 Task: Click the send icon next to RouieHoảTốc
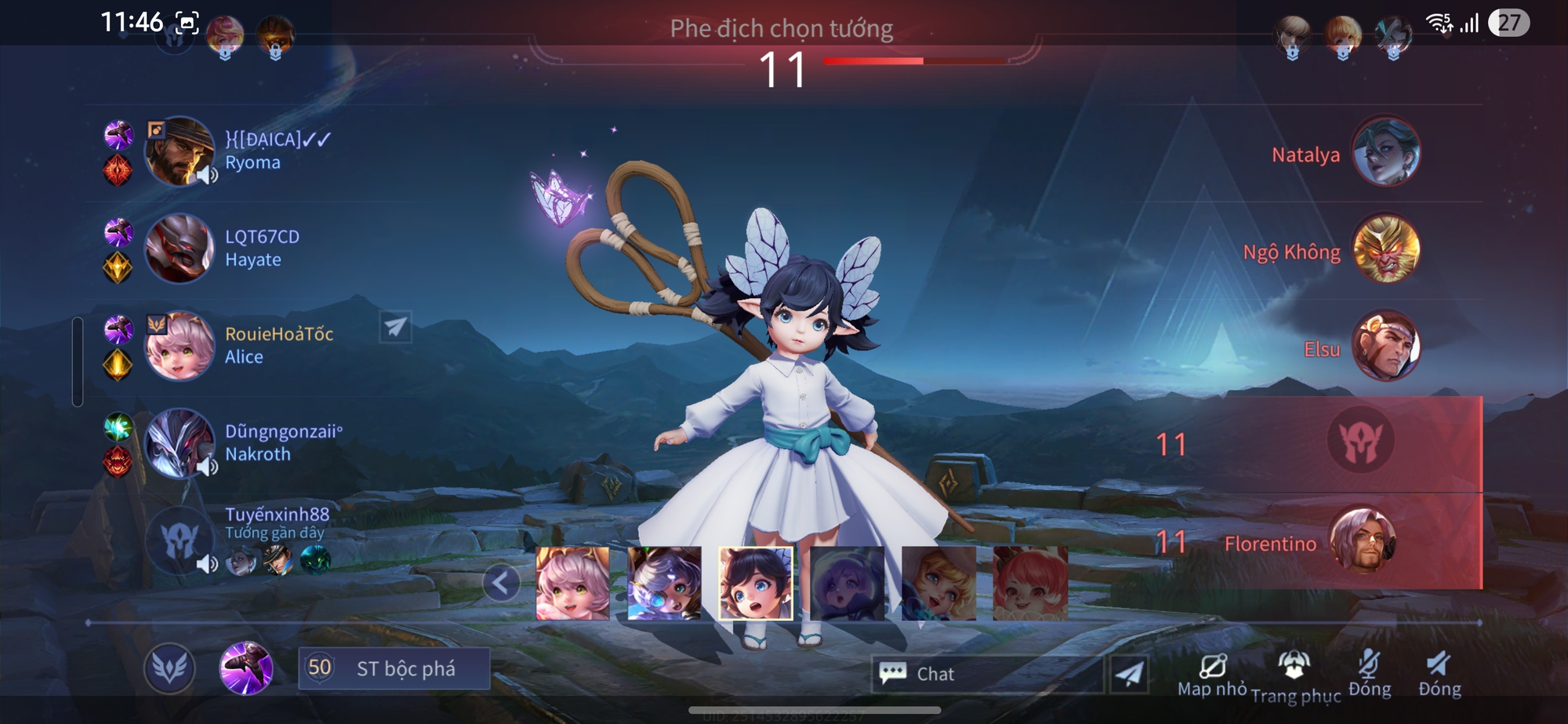395,326
